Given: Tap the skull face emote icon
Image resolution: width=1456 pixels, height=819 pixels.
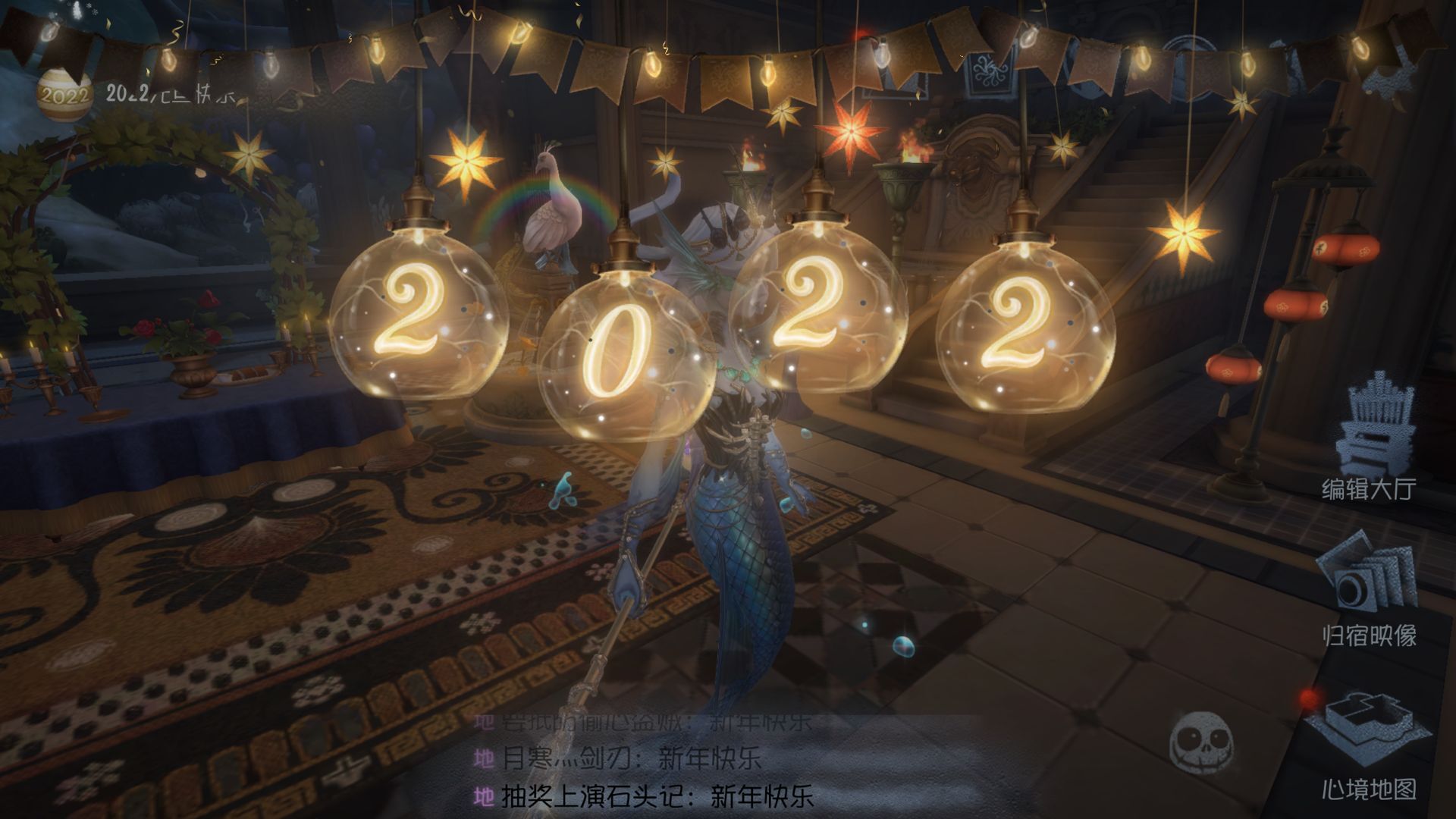Looking at the screenshot, I should coord(1200,741).
